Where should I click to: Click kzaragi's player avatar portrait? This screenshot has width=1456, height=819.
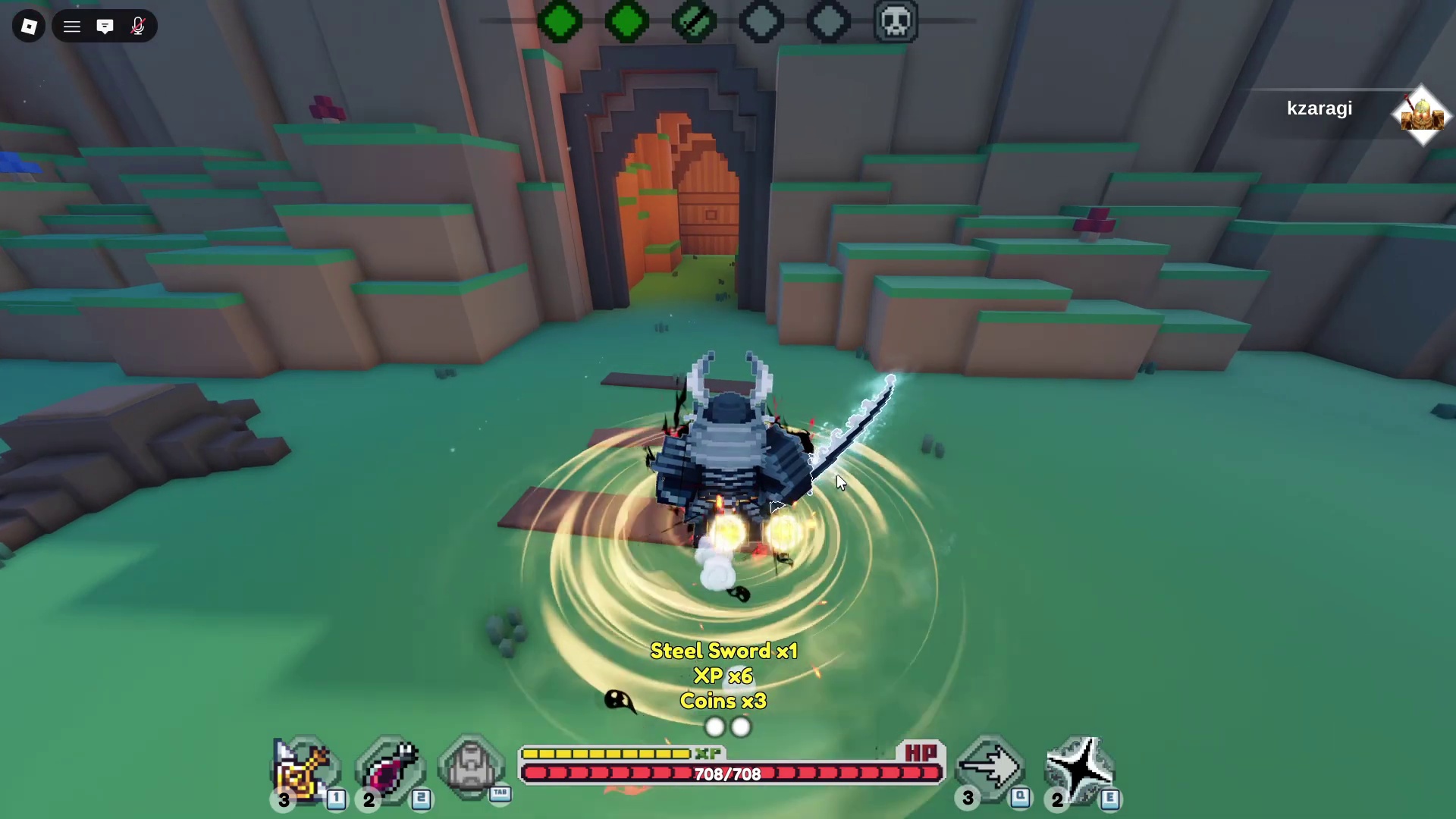coord(1421,115)
